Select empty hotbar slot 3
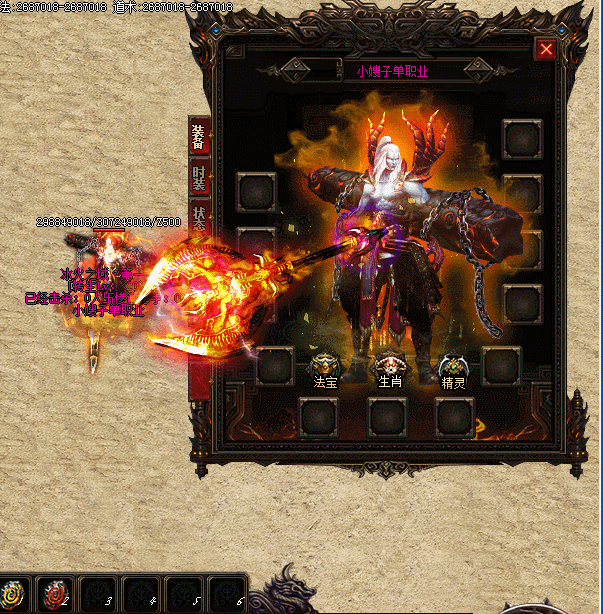The height and width of the screenshot is (614, 603). pyautogui.click(x=99, y=595)
